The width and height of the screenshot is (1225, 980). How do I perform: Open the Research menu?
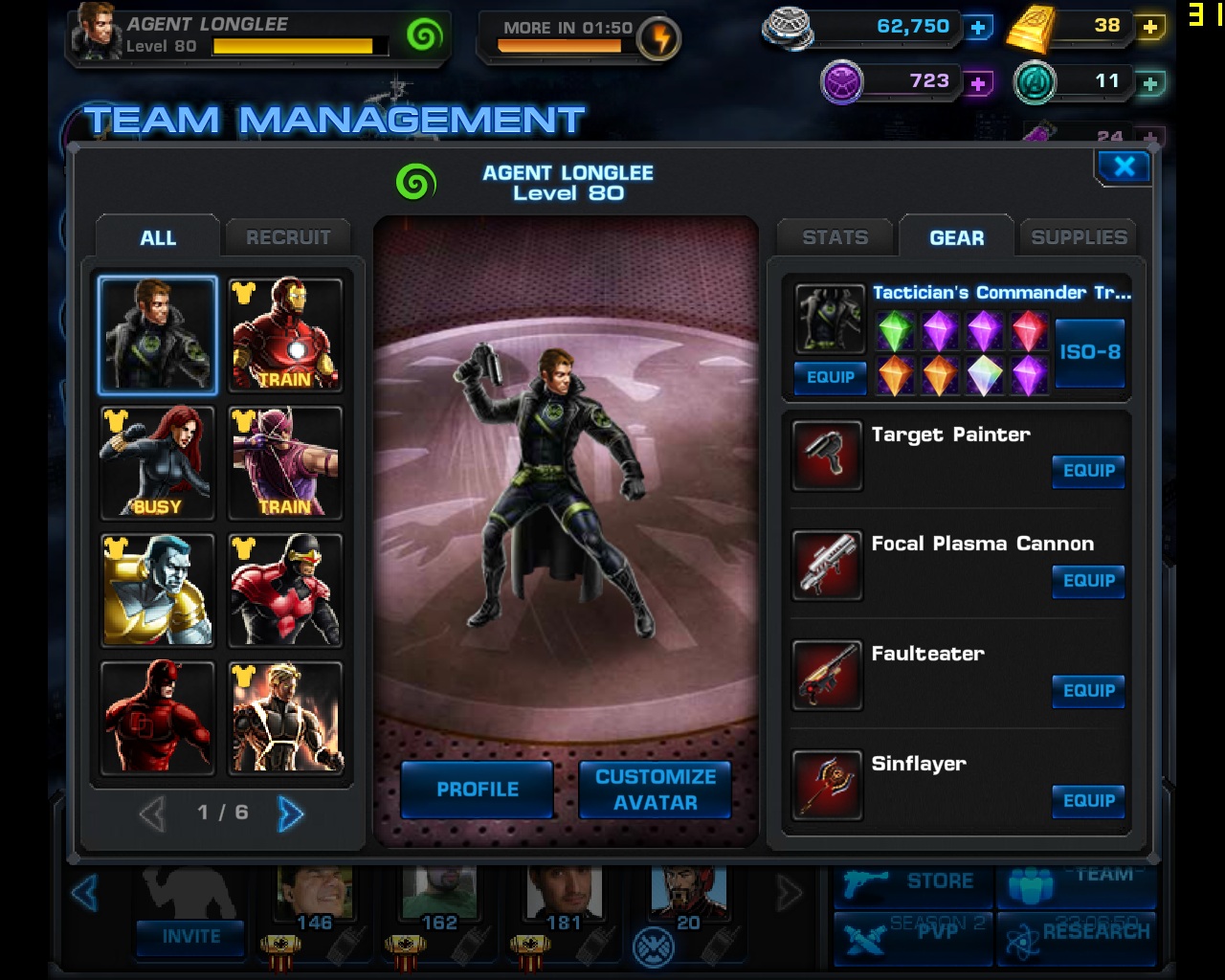[1078, 931]
